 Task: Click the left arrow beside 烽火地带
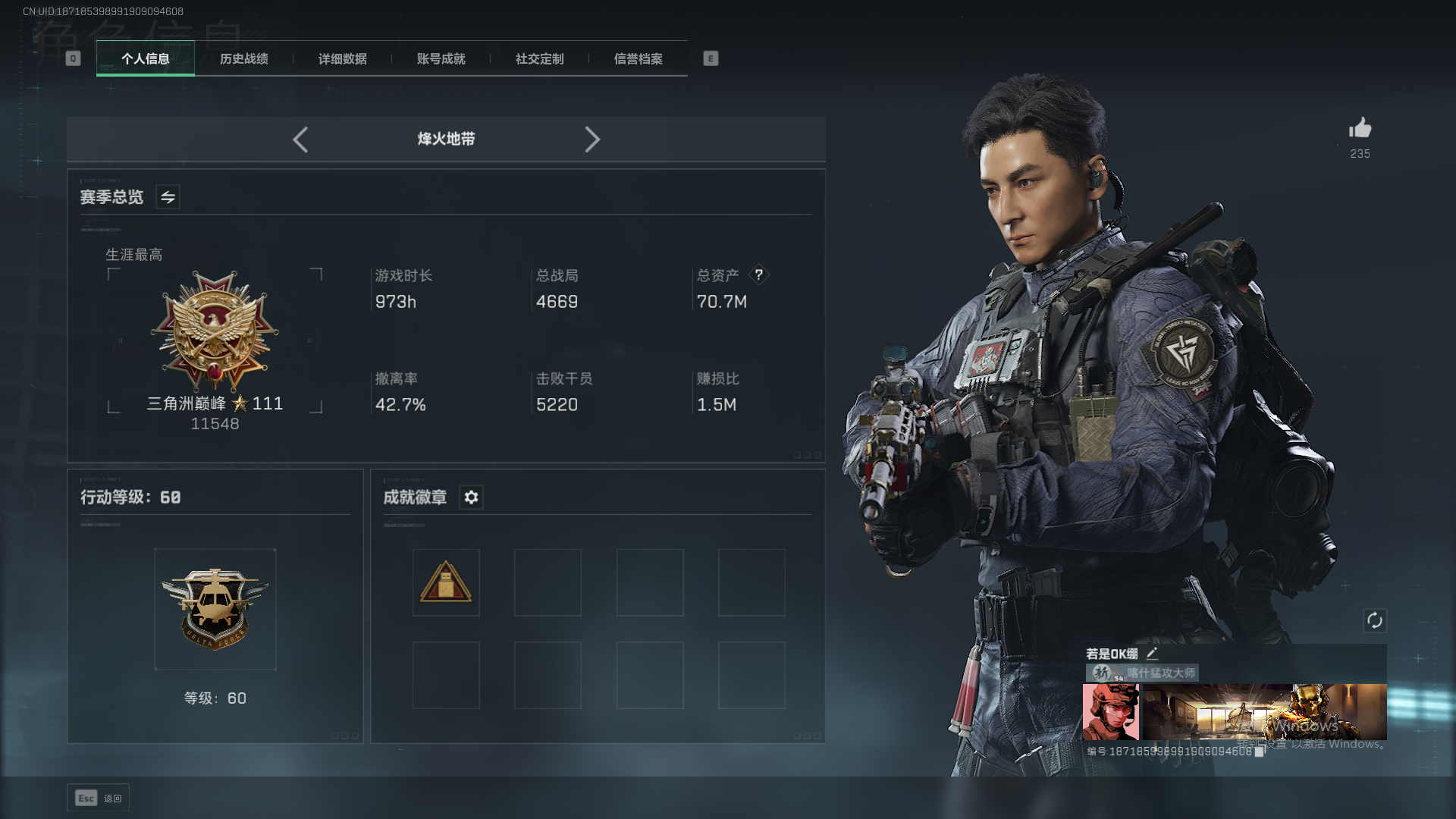point(300,140)
